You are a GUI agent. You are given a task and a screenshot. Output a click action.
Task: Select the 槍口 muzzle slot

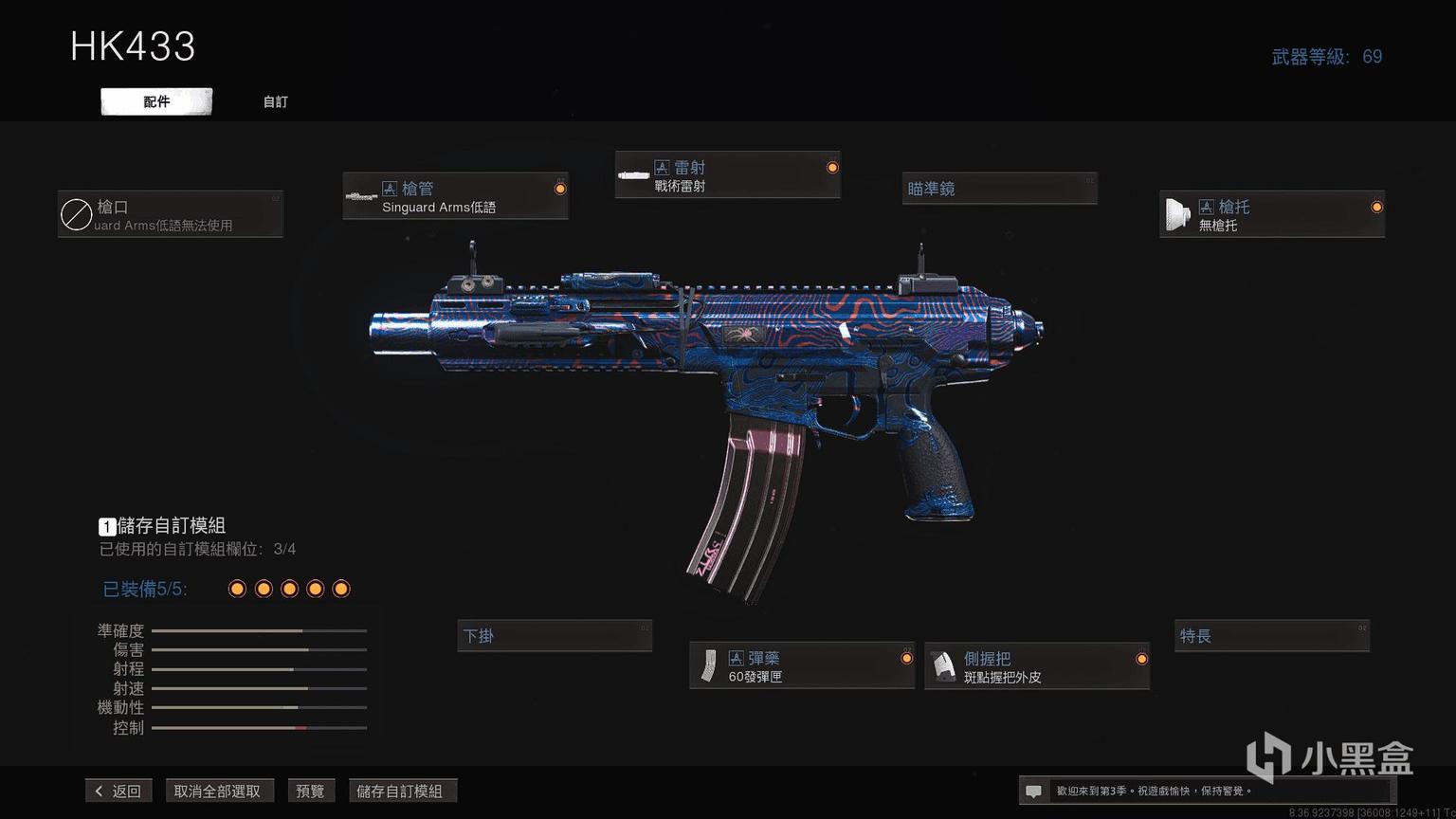(171, 215)
